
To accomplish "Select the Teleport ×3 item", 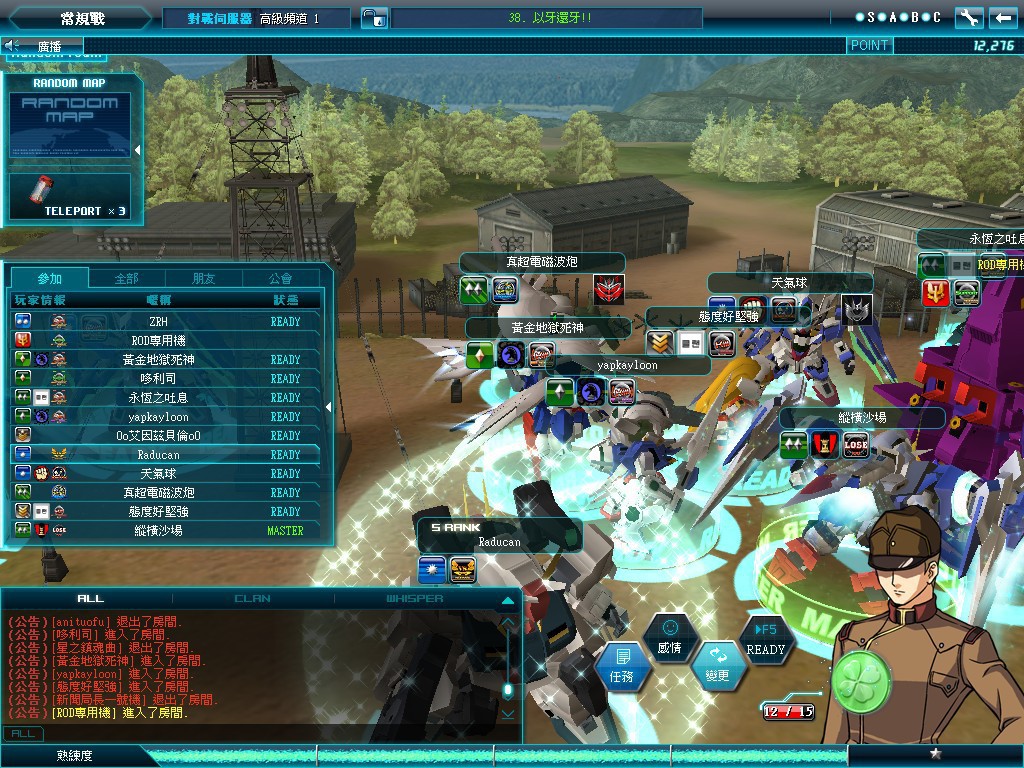I will coord(70,196).
